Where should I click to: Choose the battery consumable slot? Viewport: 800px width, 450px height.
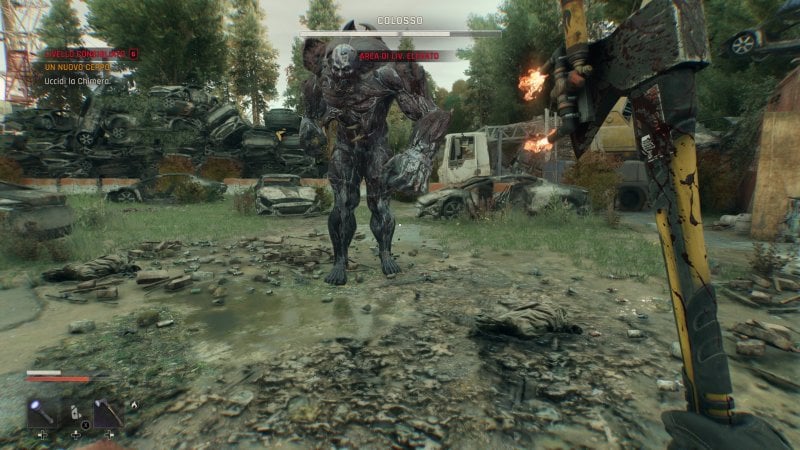click(x=75, y=413)
